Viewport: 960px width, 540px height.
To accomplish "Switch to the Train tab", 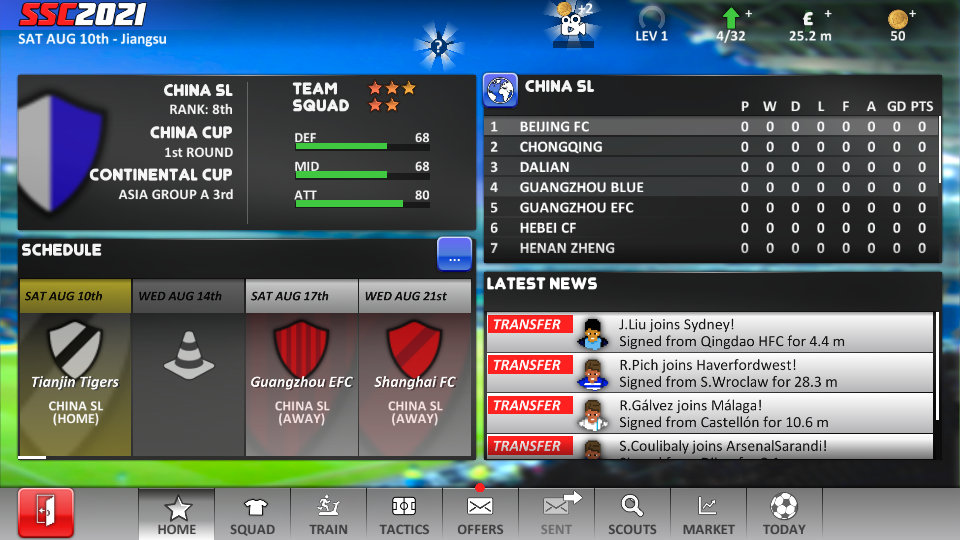I will [328, 515].
